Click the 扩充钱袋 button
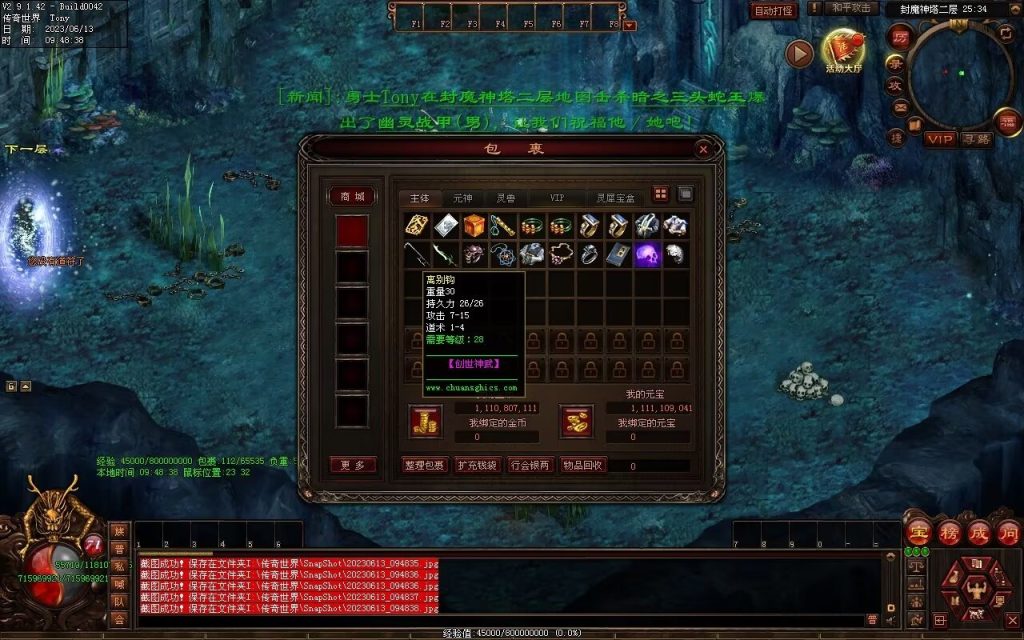This screenshot has width=1024, height=640. 476,465
